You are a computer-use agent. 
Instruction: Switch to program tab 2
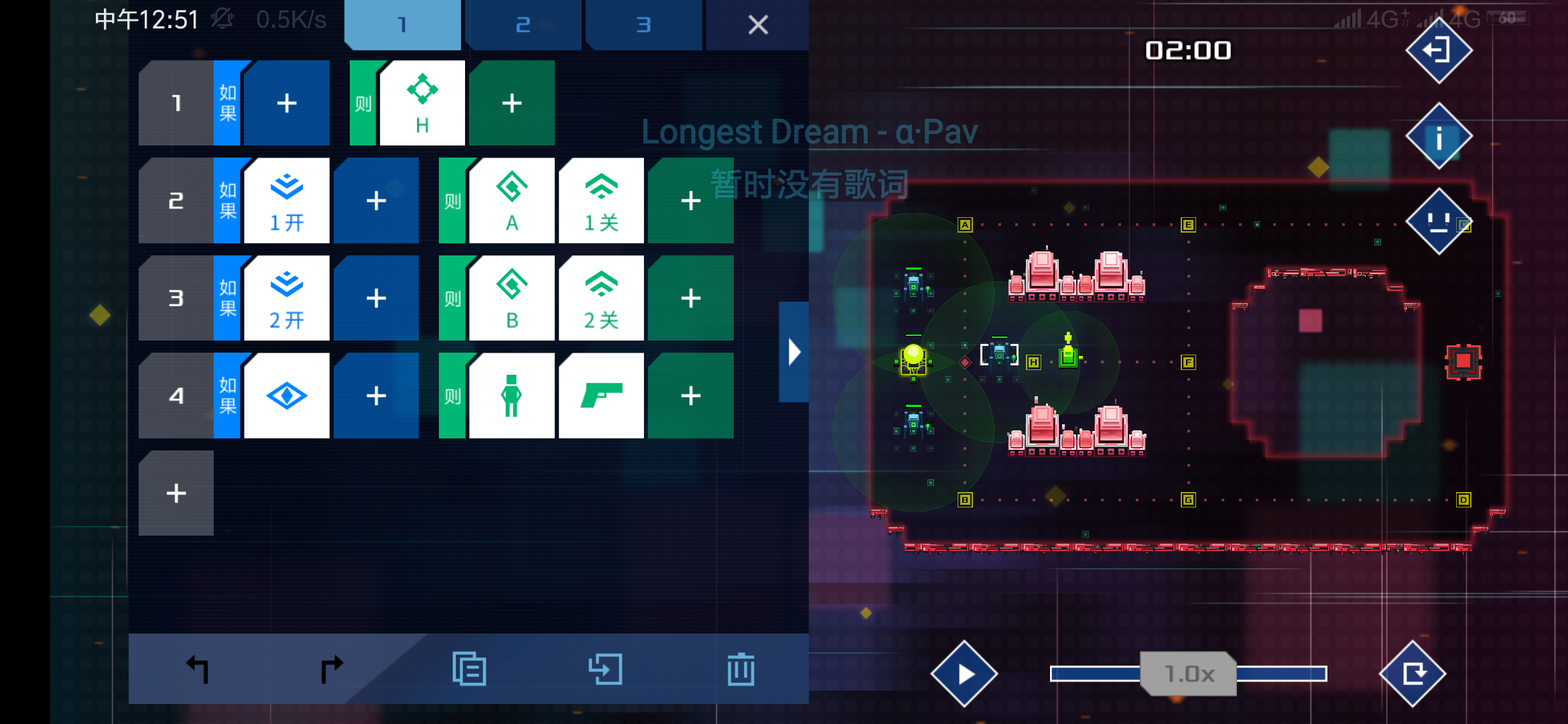point(523,25)
